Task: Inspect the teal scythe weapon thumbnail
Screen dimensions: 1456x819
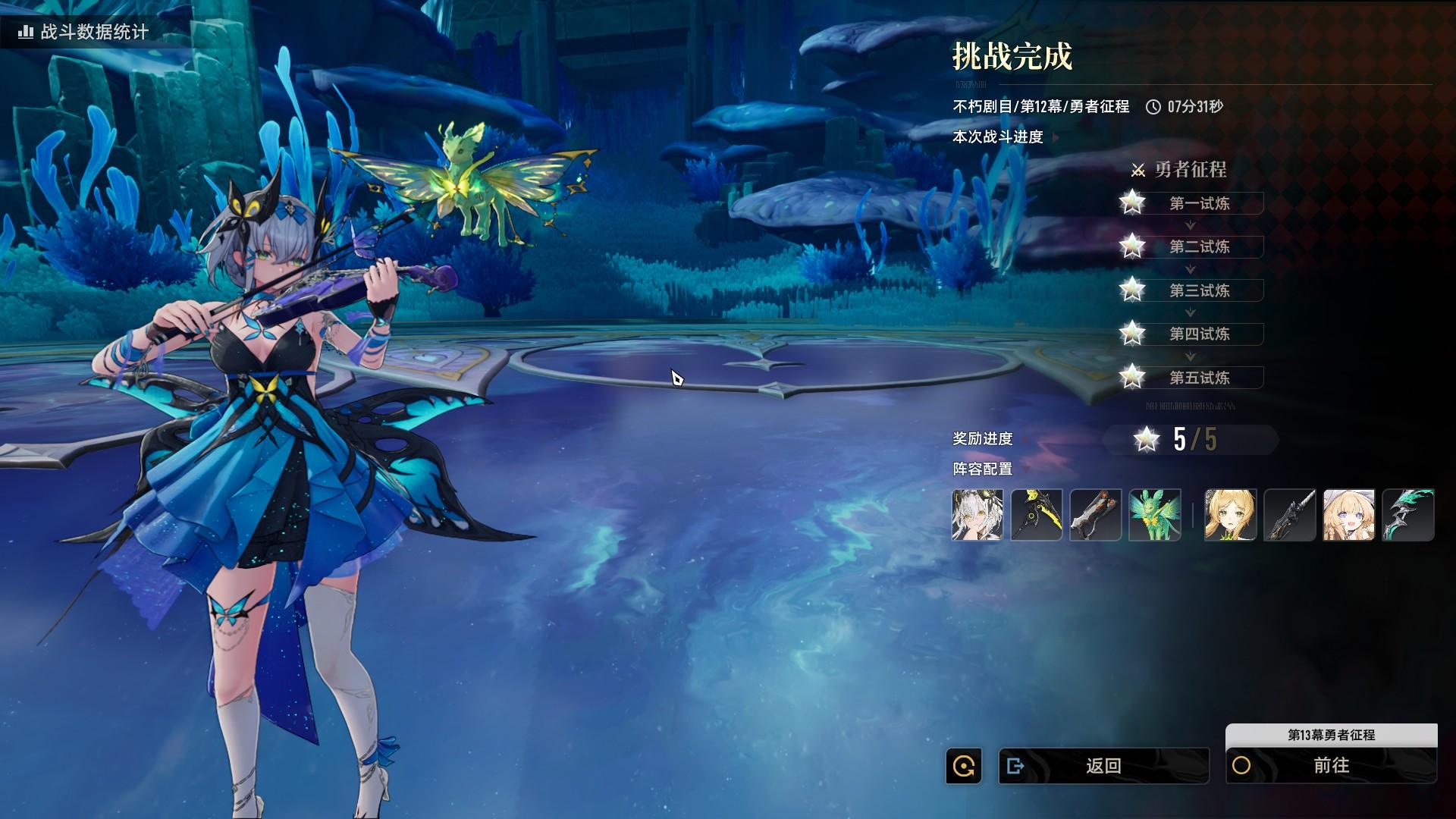Action: click(x=1408, y=515)
